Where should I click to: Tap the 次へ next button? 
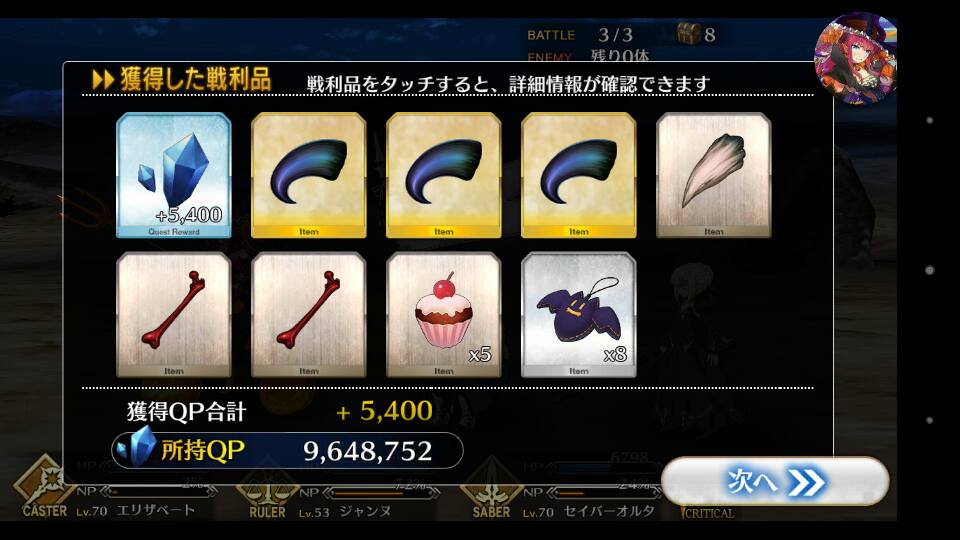775,482
